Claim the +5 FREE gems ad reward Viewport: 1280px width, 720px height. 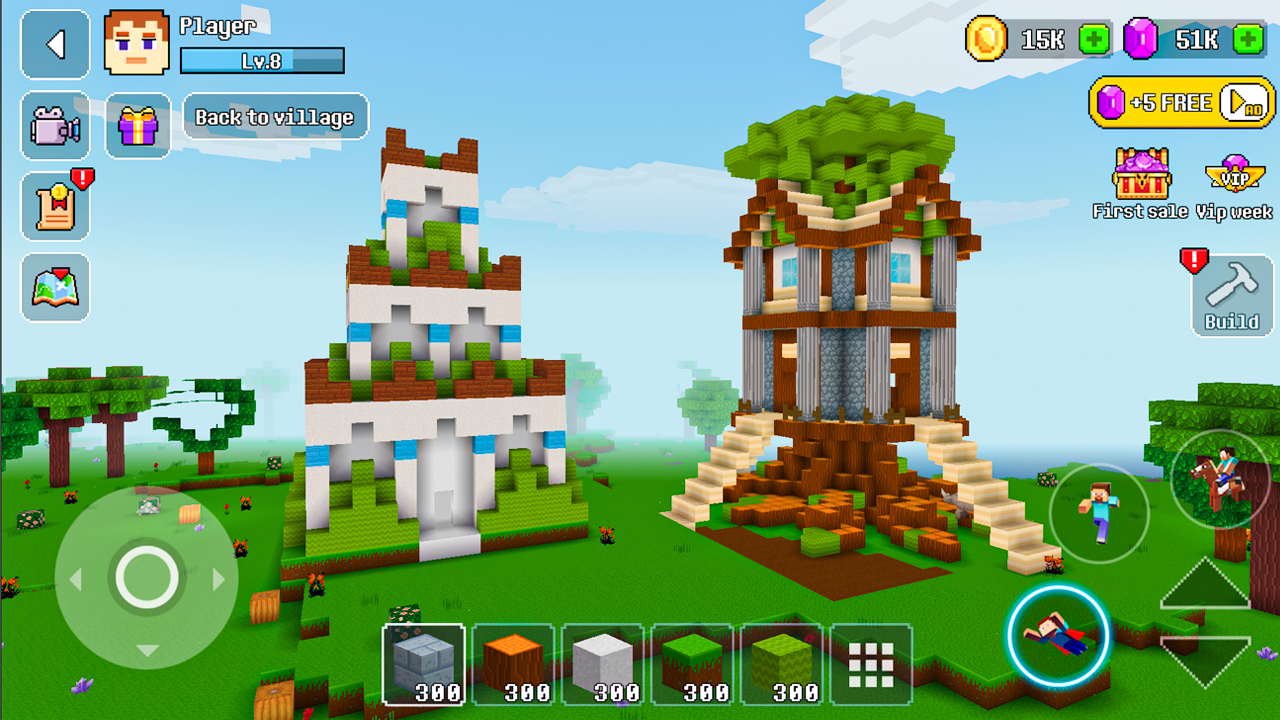tap(1180, 102)
